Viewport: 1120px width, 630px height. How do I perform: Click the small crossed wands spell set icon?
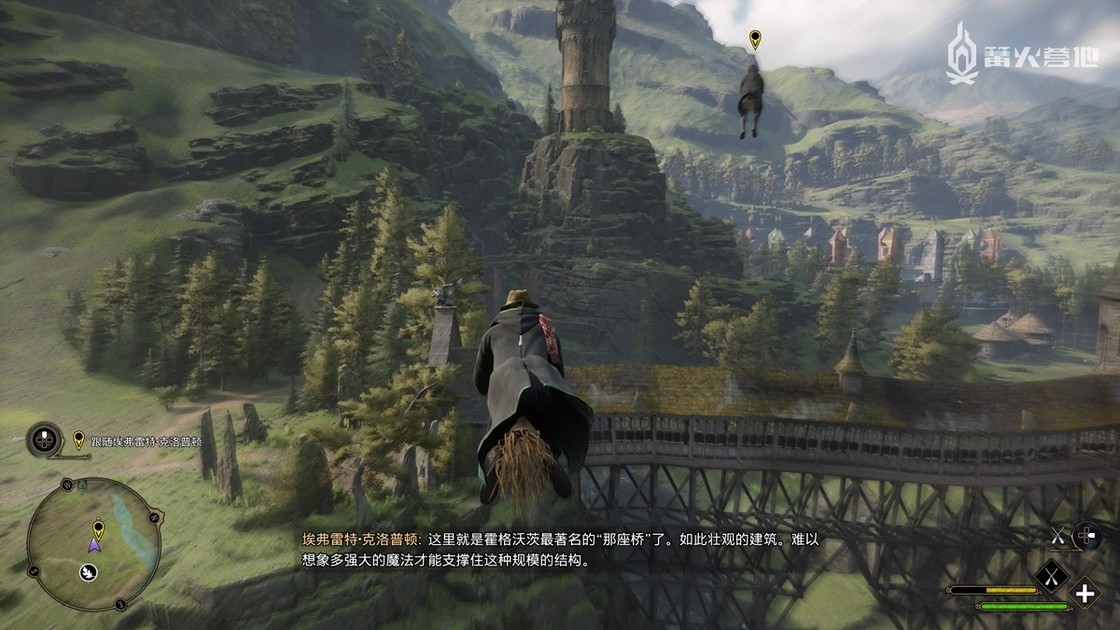1057,536
